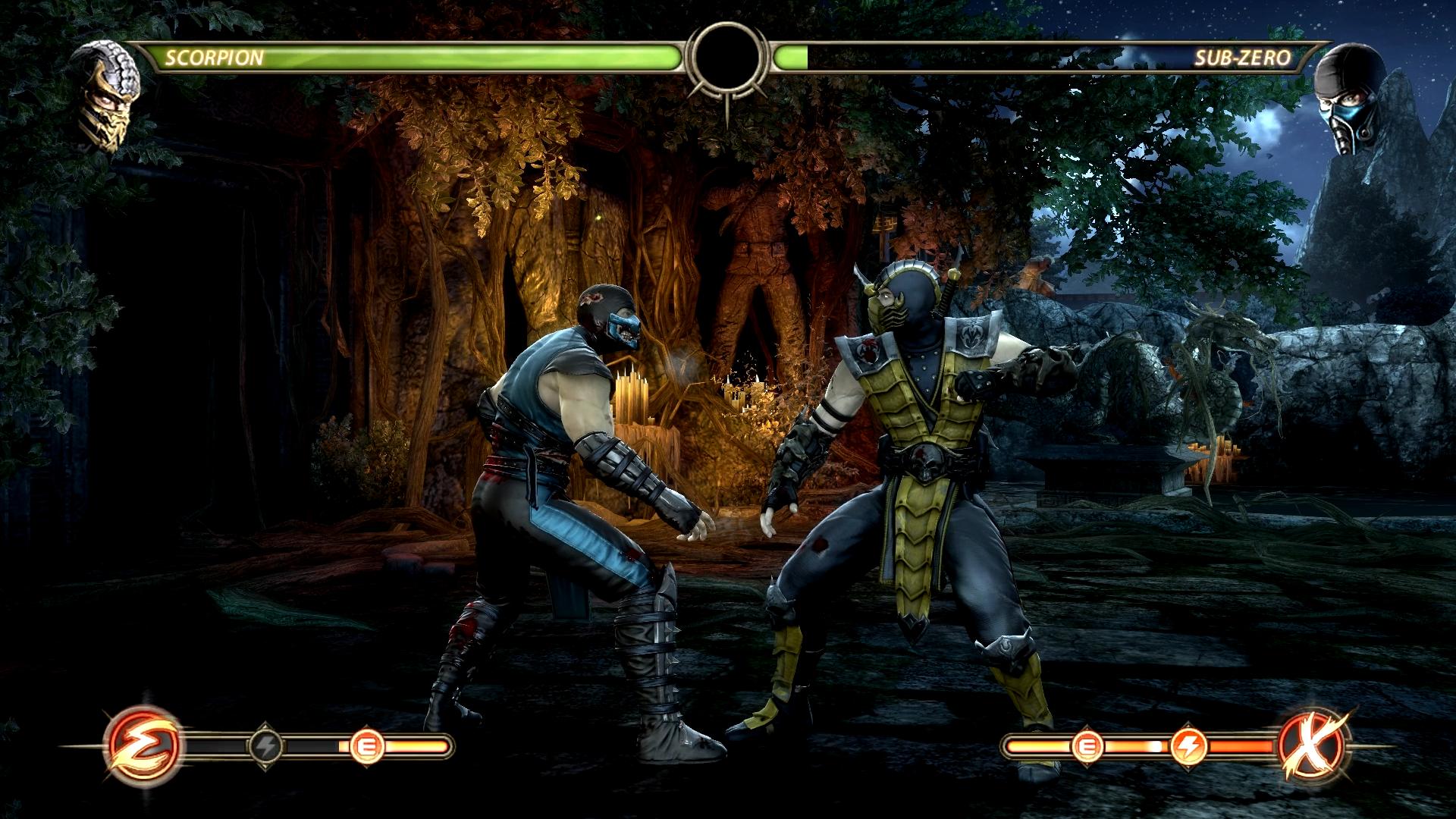Click Scorpion's small orange E meter marker
Image resolution: width=1456 pixels, height=819 pixels.
tap(368, 747)
